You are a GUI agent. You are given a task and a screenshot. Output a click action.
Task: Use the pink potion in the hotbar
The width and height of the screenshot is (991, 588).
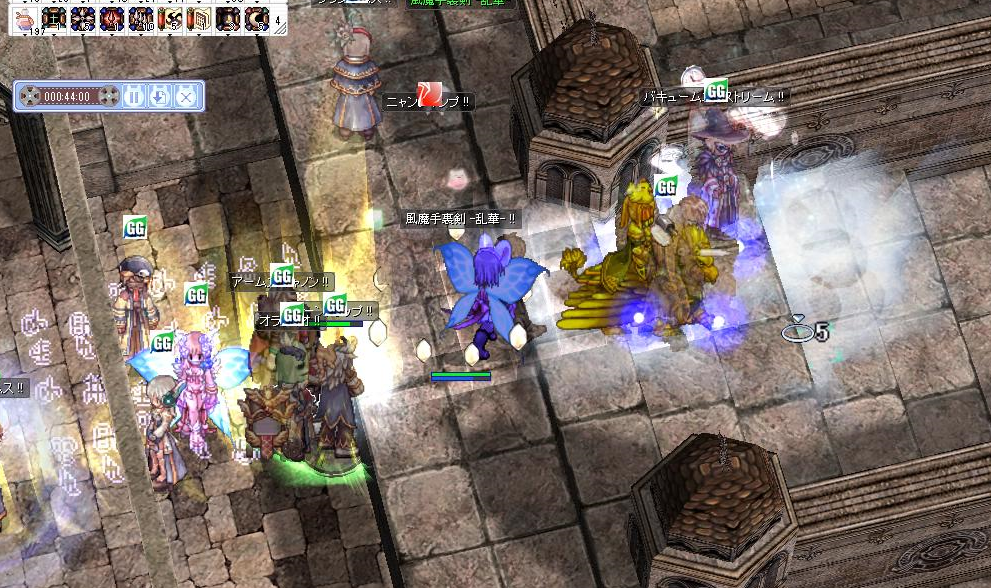coord(24,19)
